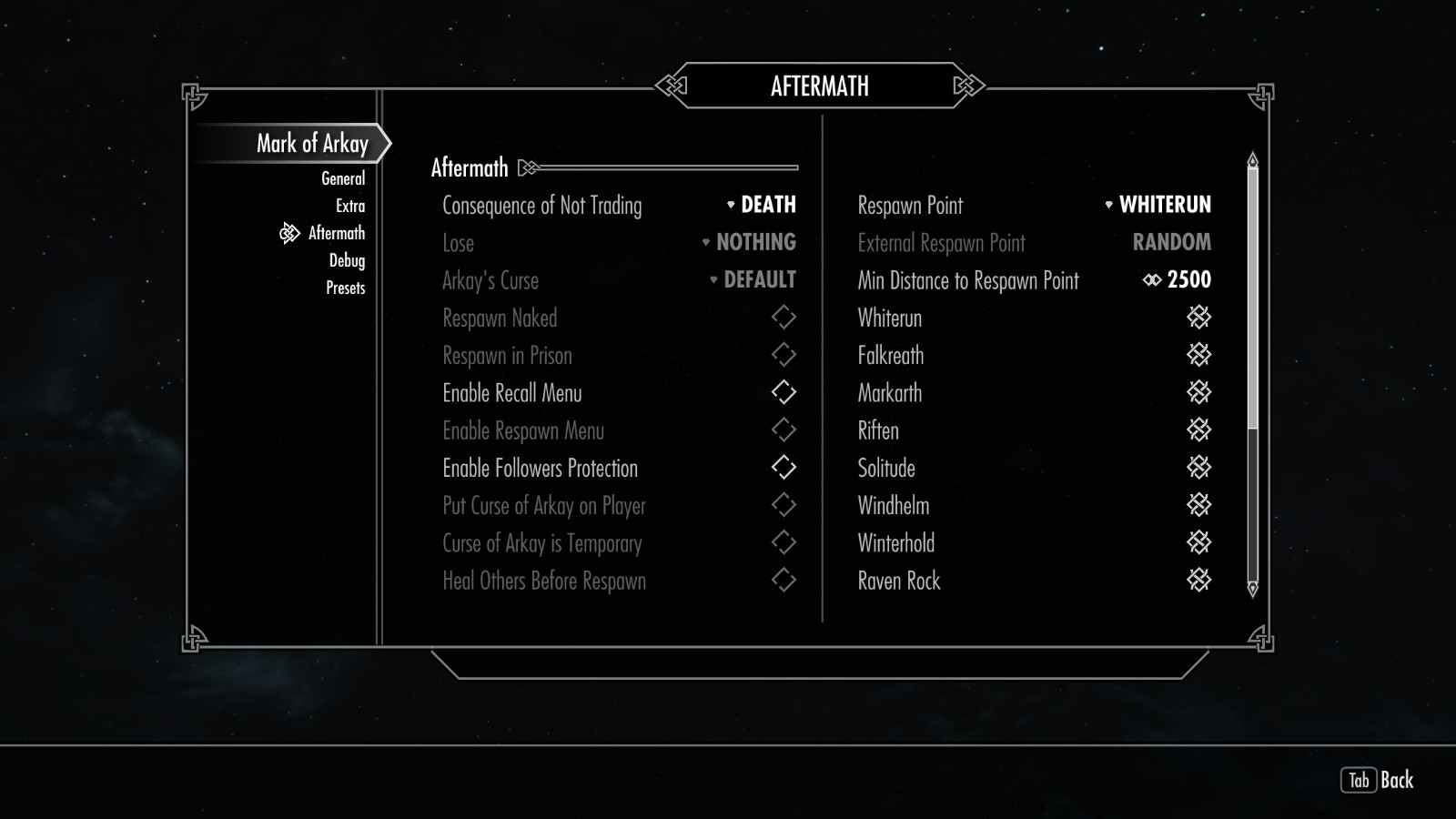Switch to the Aftermath page
Screen dimensions: 1456x819
[x=336, y=233]
